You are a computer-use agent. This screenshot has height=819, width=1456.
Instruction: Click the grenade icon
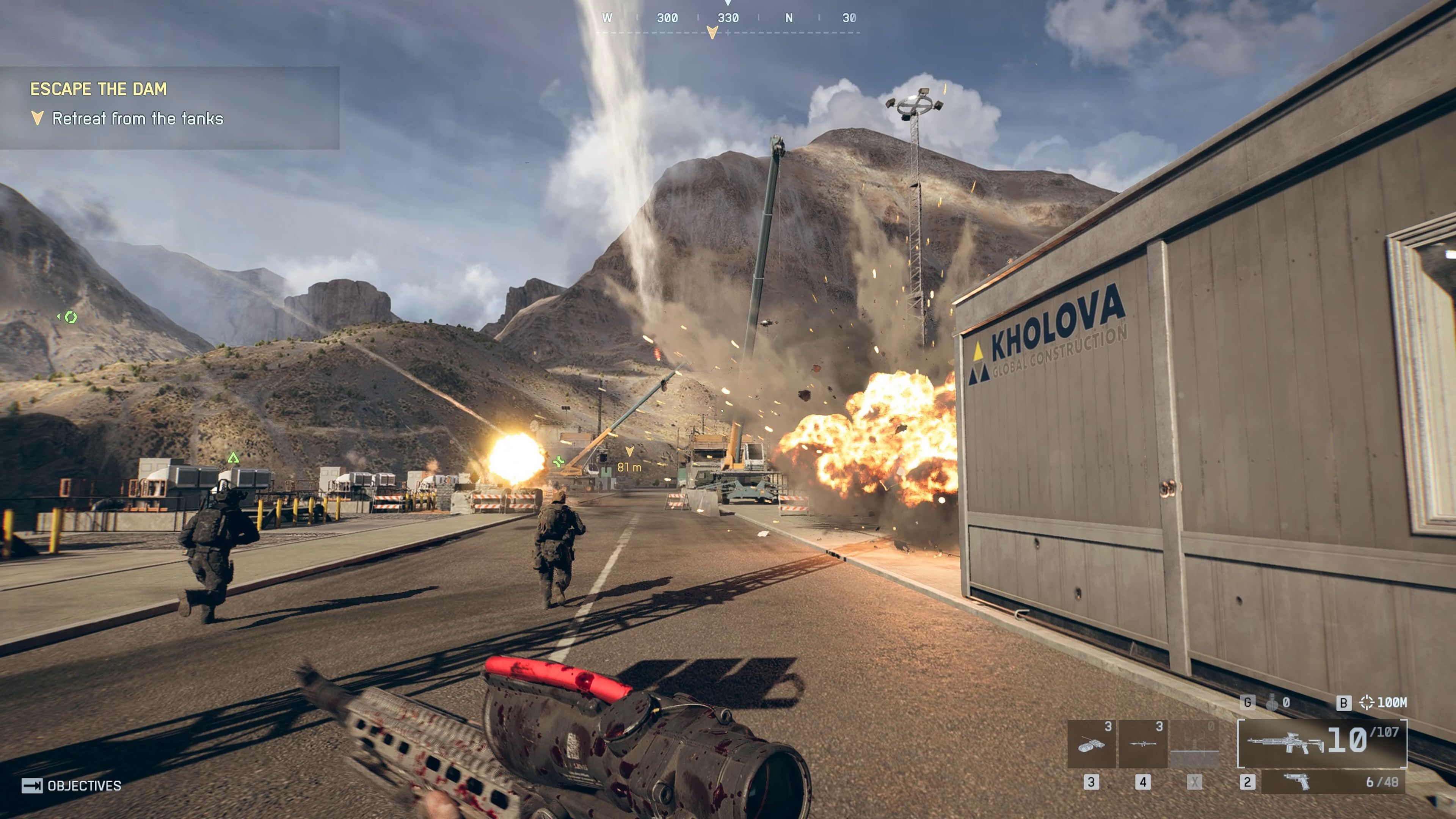pos(1272,703)
